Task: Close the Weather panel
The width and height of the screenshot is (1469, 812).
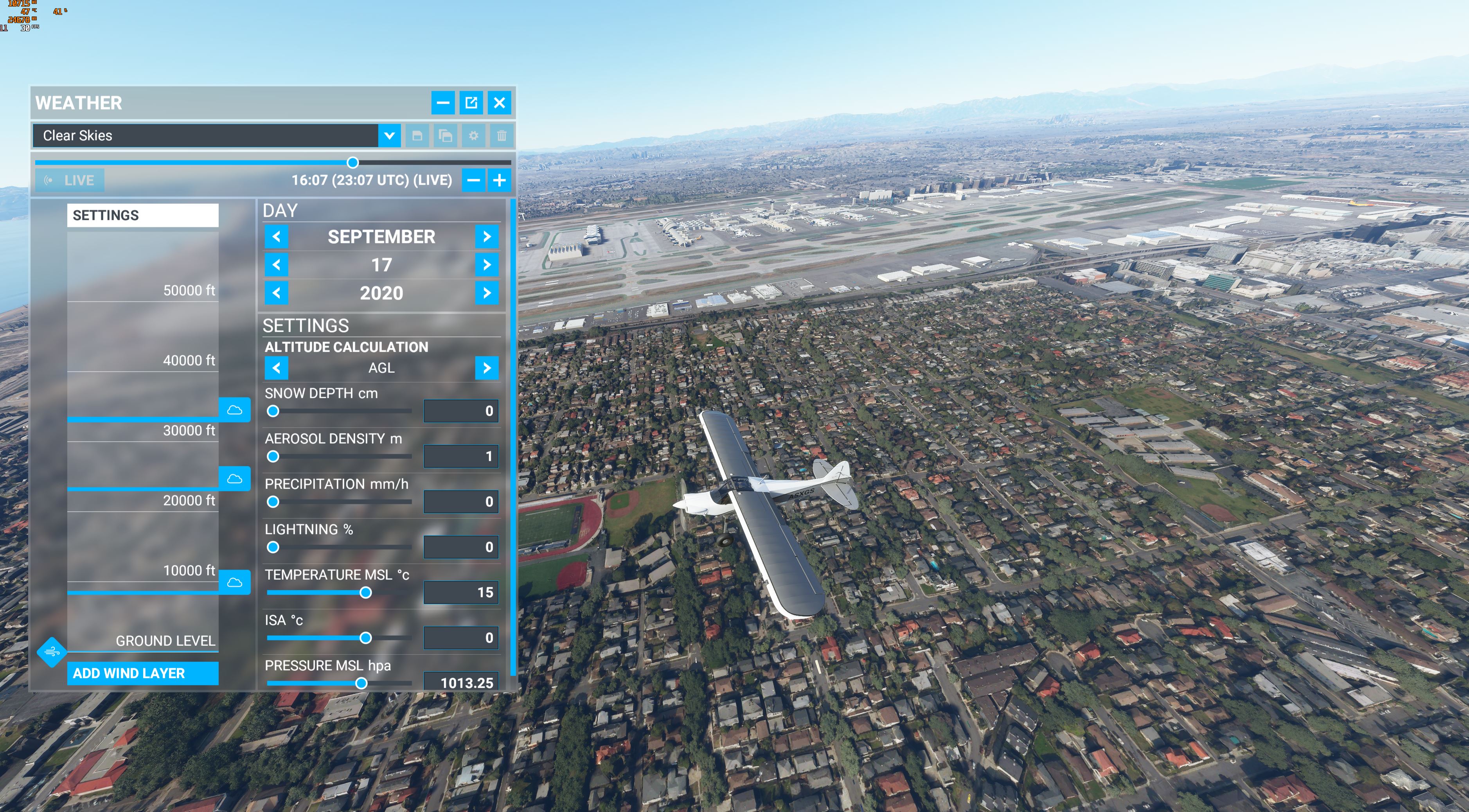Action: pos(499,102)
